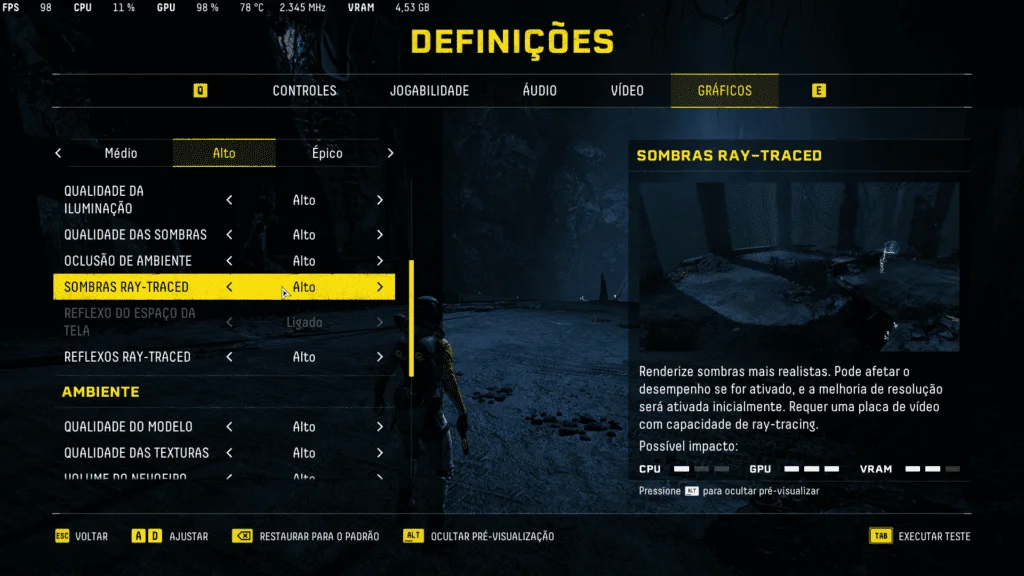Screen dimensions: 1024x576
Task: Decrease Oclusão de Ambiente setting
Action: pos(230,261)
